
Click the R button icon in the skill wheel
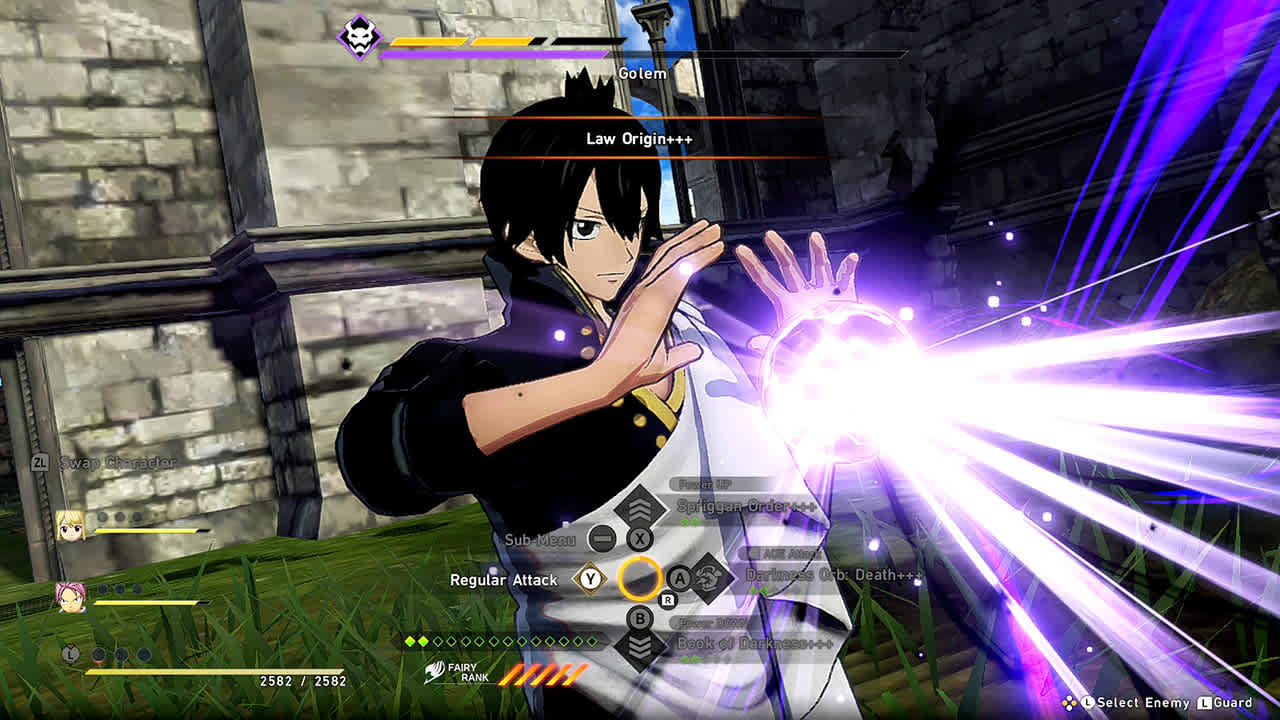point(667,599)
